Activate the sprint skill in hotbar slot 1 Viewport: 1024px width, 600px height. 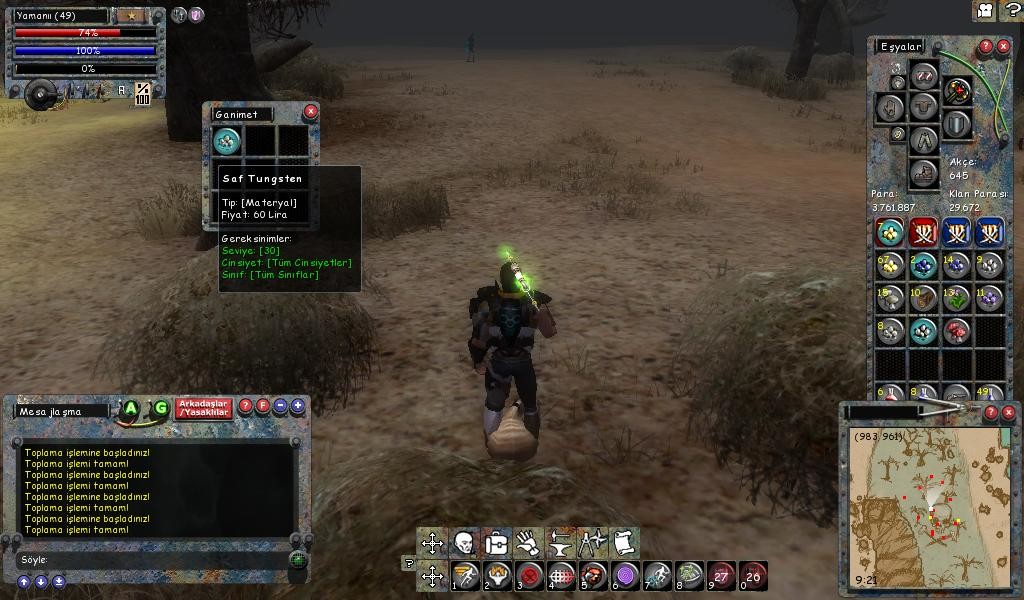465,575
